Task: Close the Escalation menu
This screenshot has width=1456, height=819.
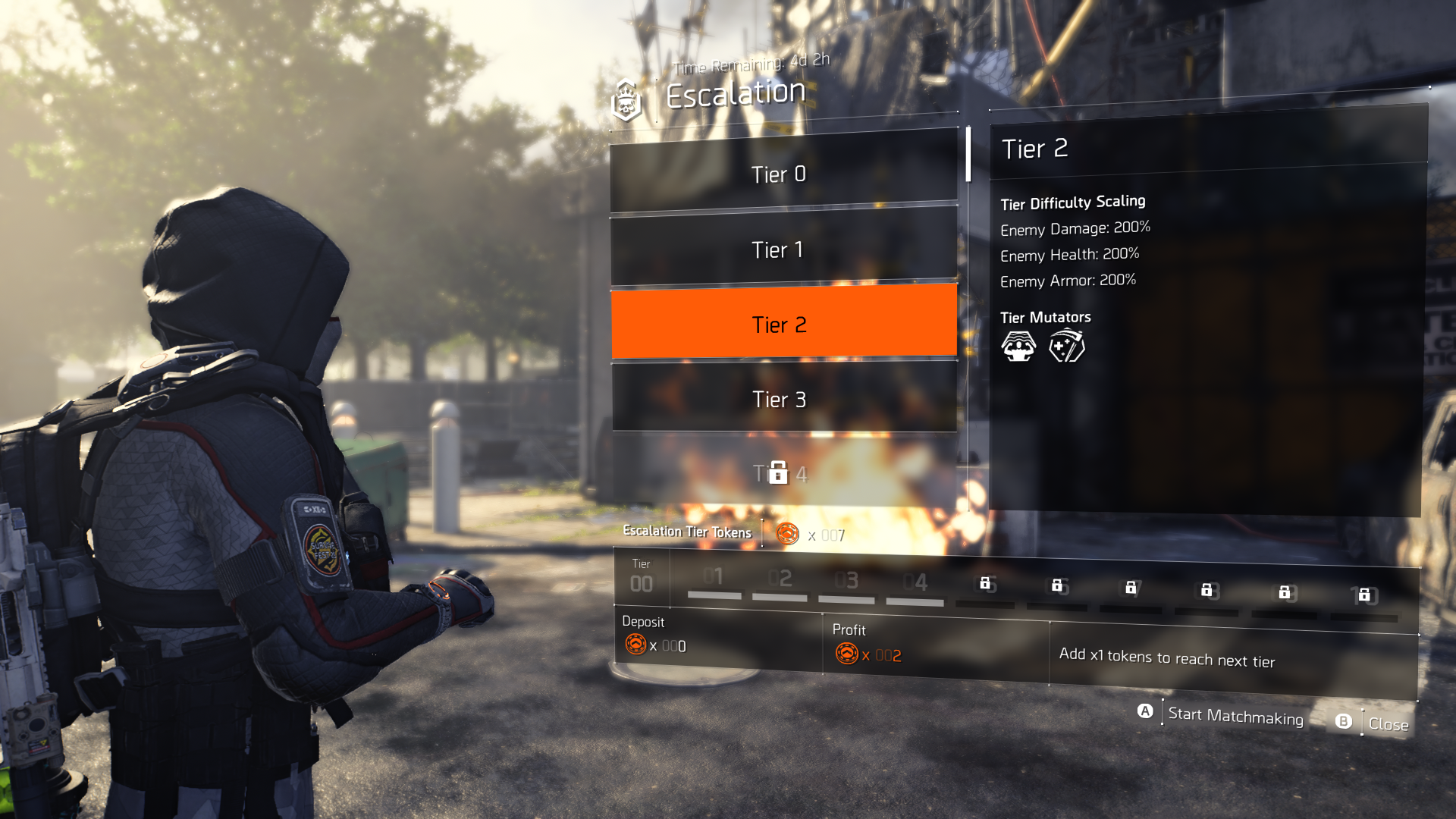Action: click(1387, 724)
